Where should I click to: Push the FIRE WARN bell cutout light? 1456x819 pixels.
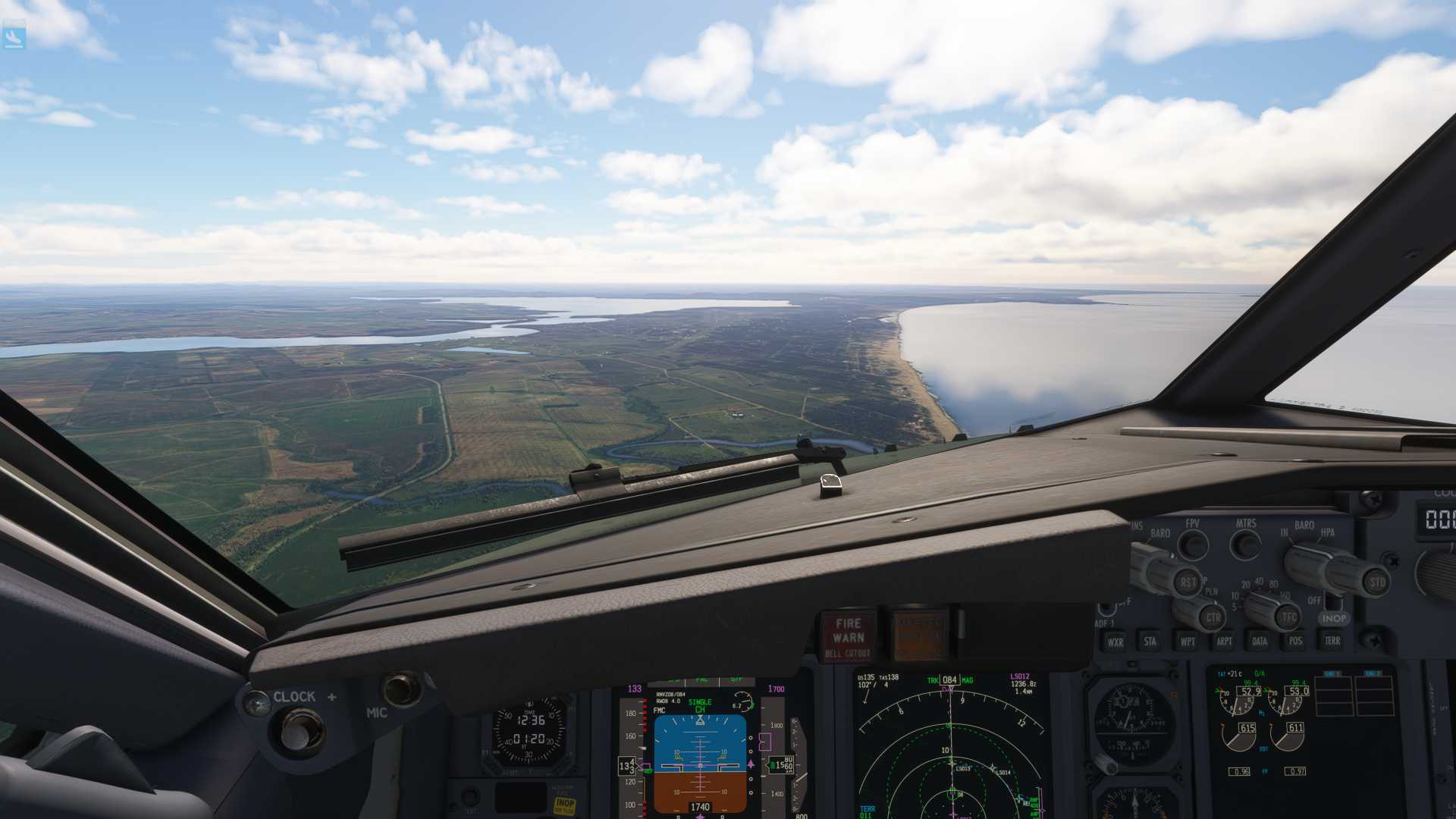(848, 635)
